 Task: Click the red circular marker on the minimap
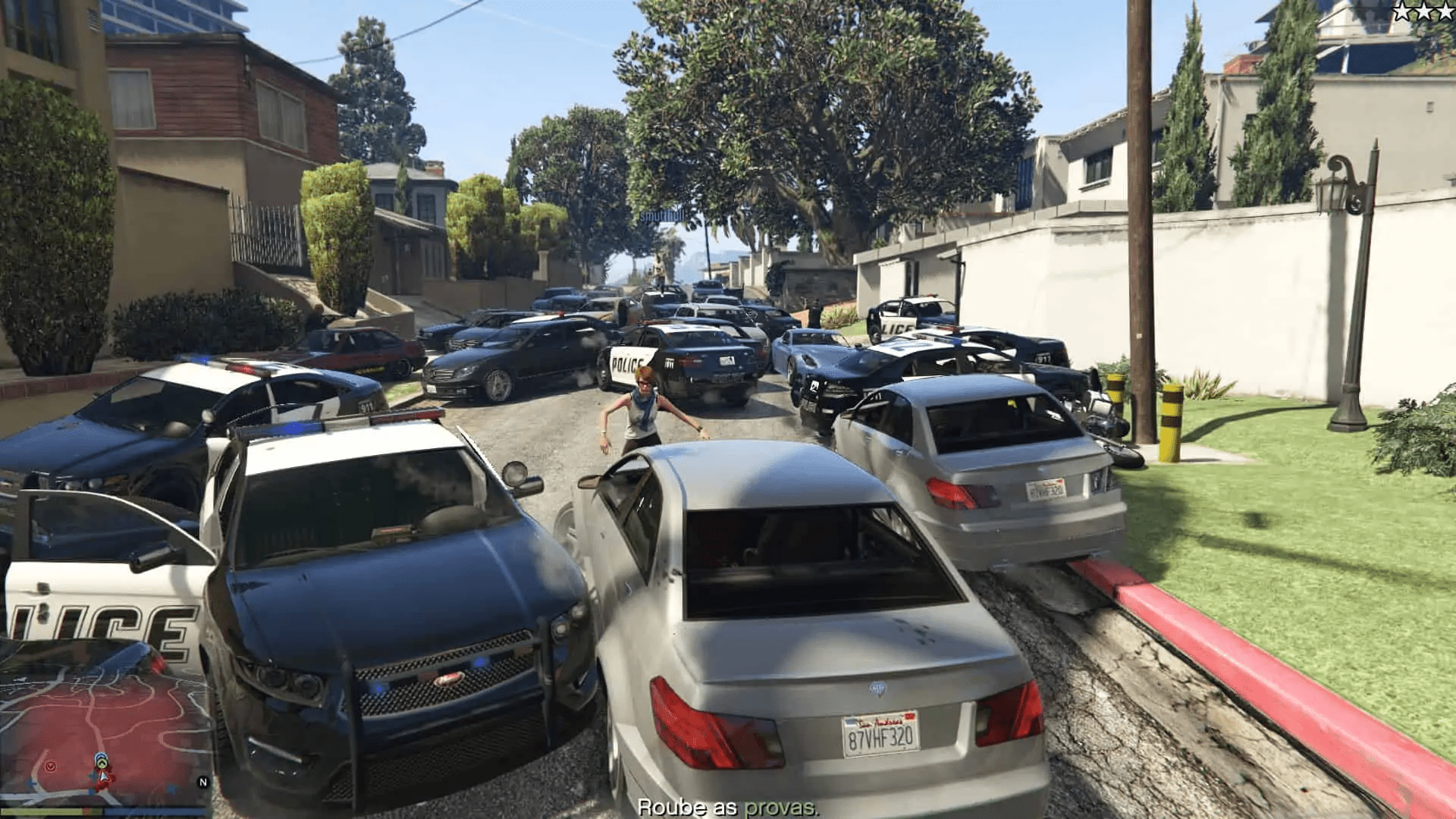click(x=51, y=767)
